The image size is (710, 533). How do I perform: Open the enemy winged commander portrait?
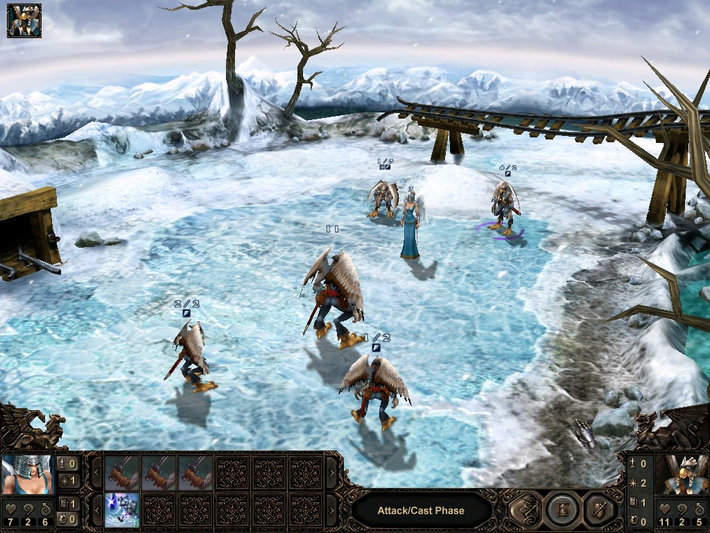(x=685, y=476)
